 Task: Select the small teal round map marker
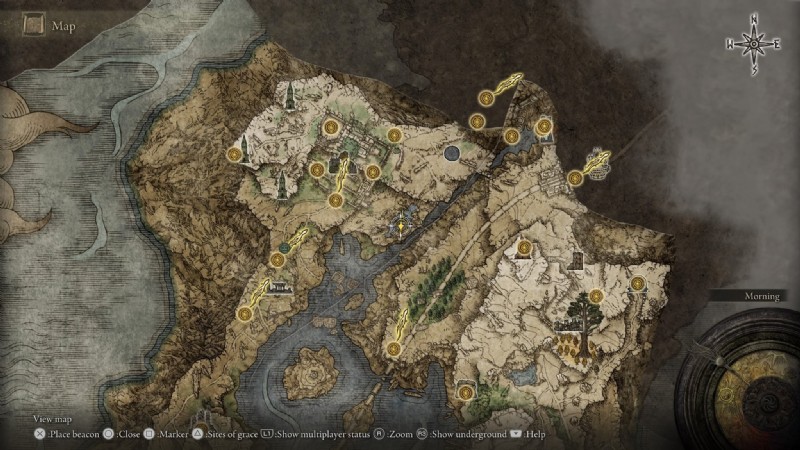[286, 245]
